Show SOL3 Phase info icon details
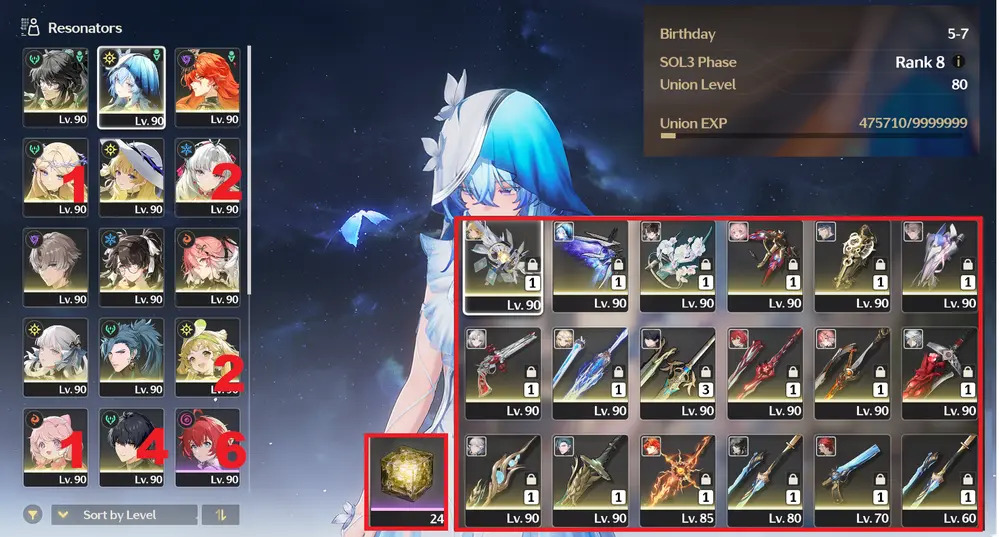999x537 pixels. tap(960, 61)
